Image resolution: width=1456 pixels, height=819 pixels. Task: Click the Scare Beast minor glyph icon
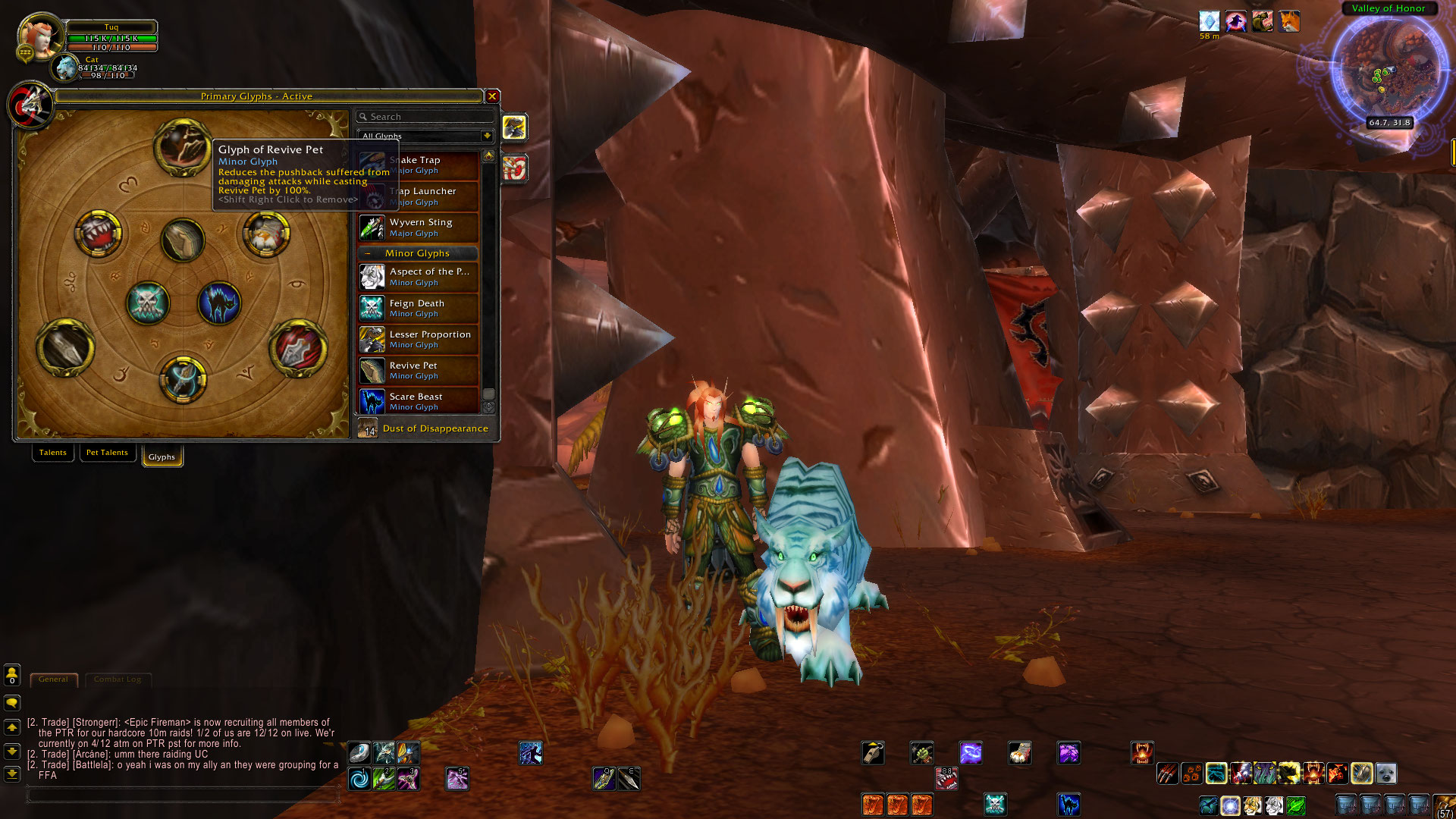372,401
